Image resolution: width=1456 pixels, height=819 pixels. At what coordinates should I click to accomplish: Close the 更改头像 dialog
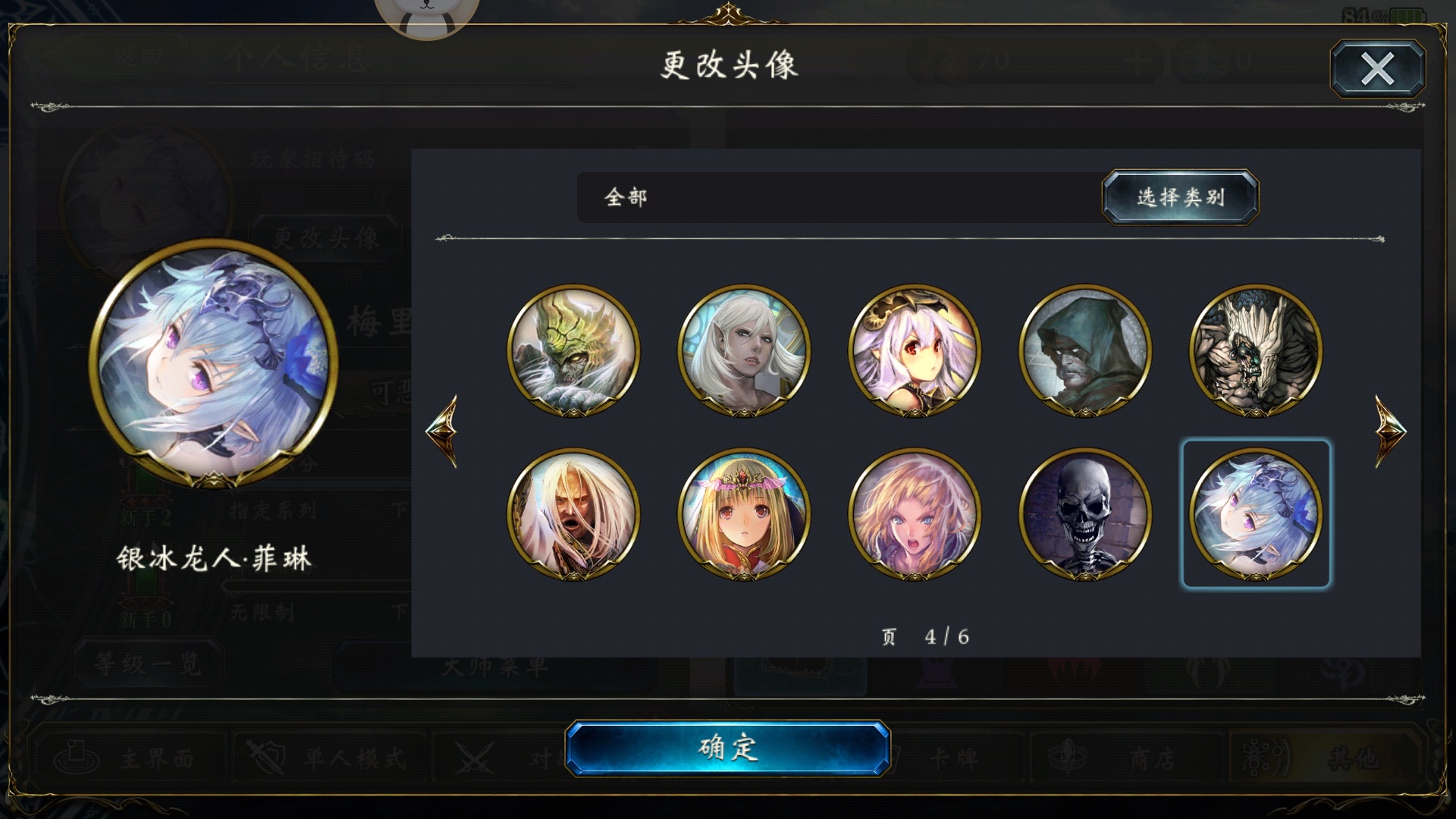pos(1379,70)
